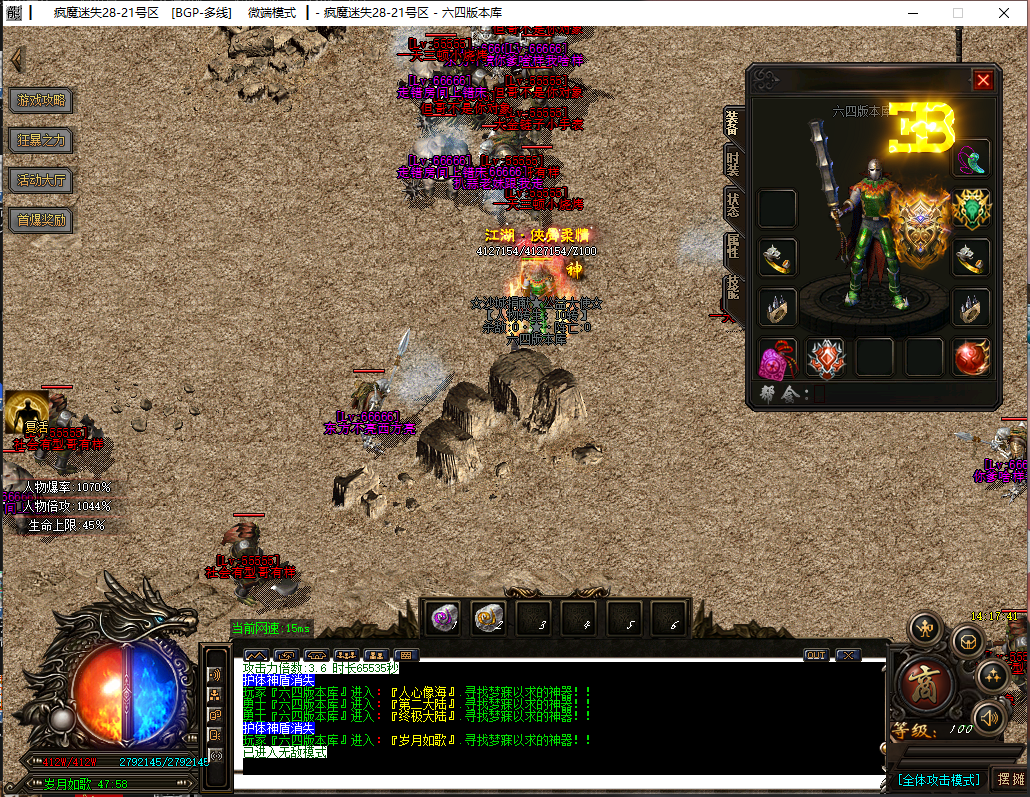Viewport: 1030px width, 797px height.
Task: Open the 摆摊 stall button
Action: 1009,780
